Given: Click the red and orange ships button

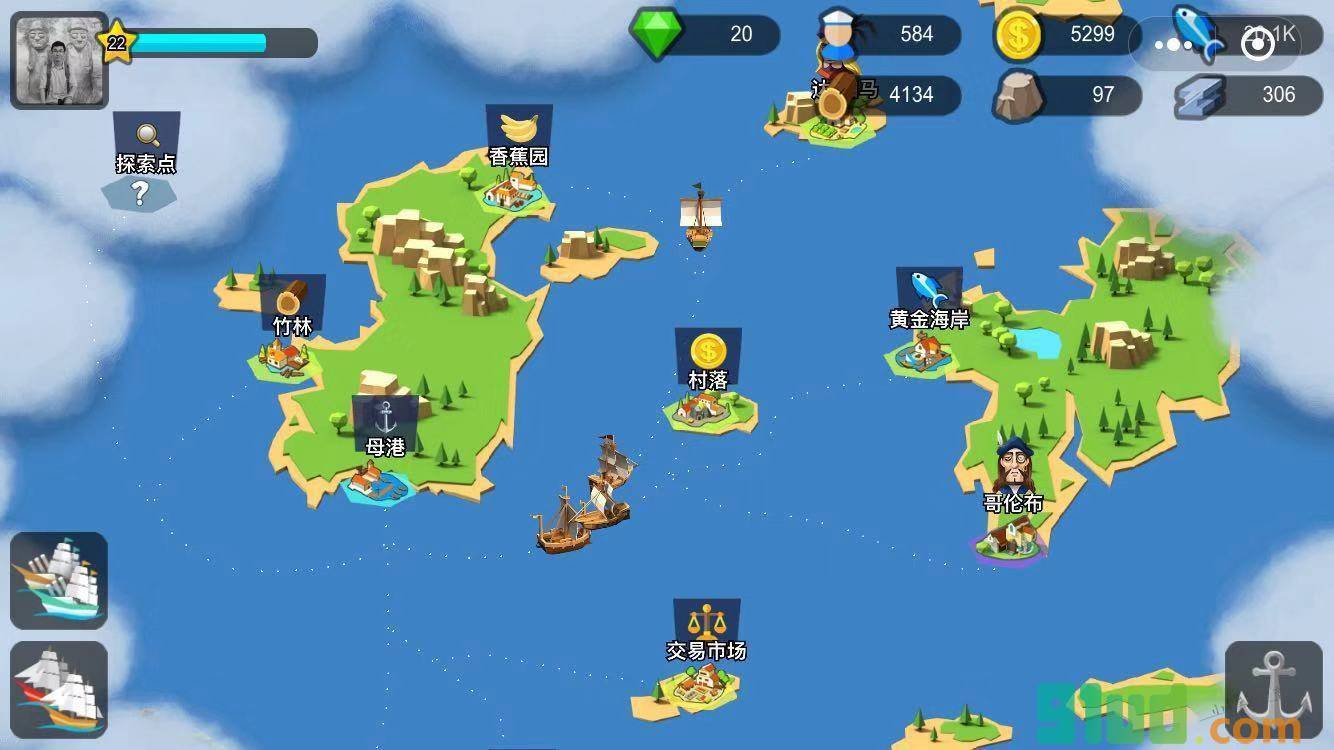Looking at the screenshot, I should coord(59,690).
